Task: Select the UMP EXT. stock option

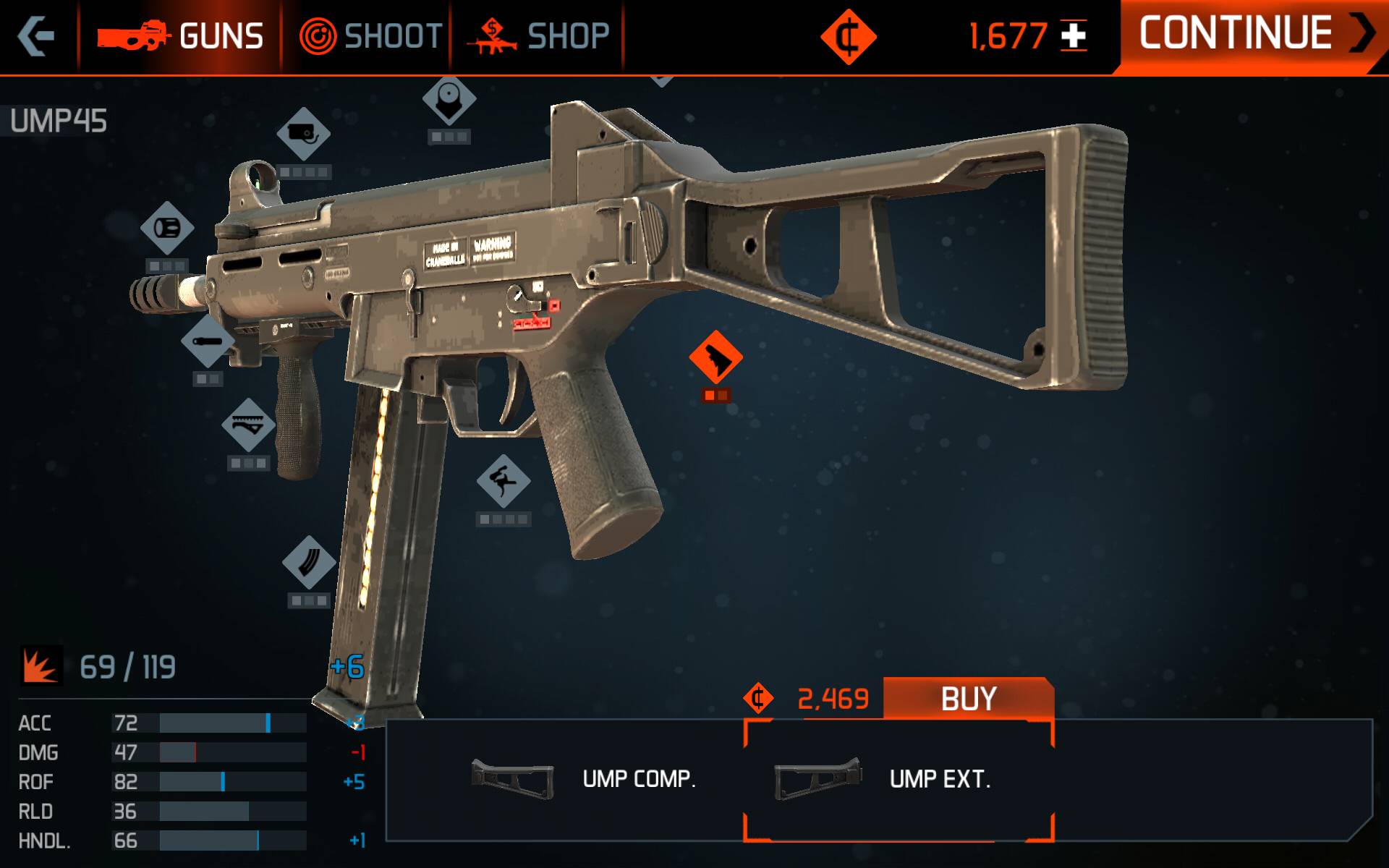Action: tap(897, 780)
